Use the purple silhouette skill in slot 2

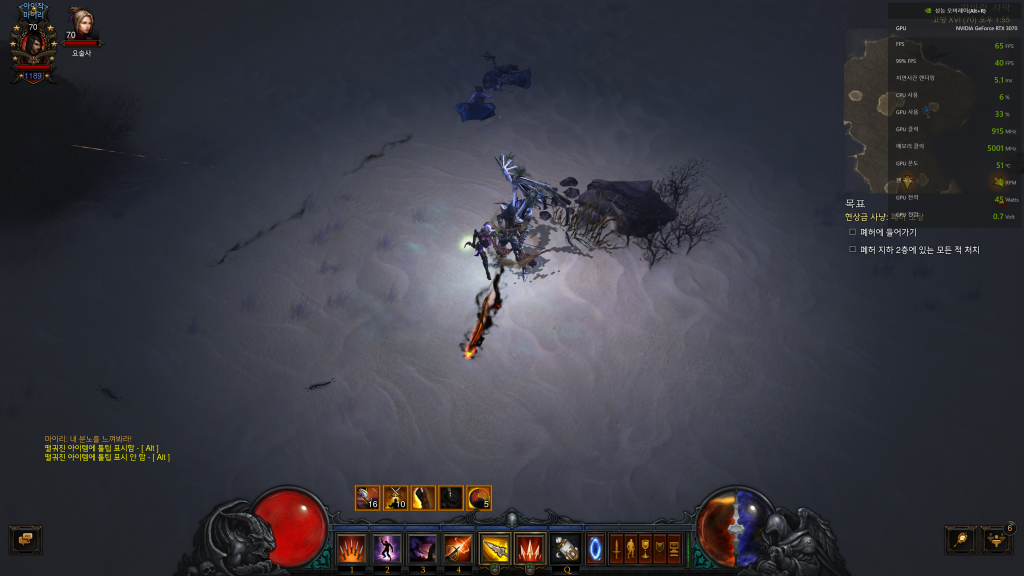click(387, 548)
